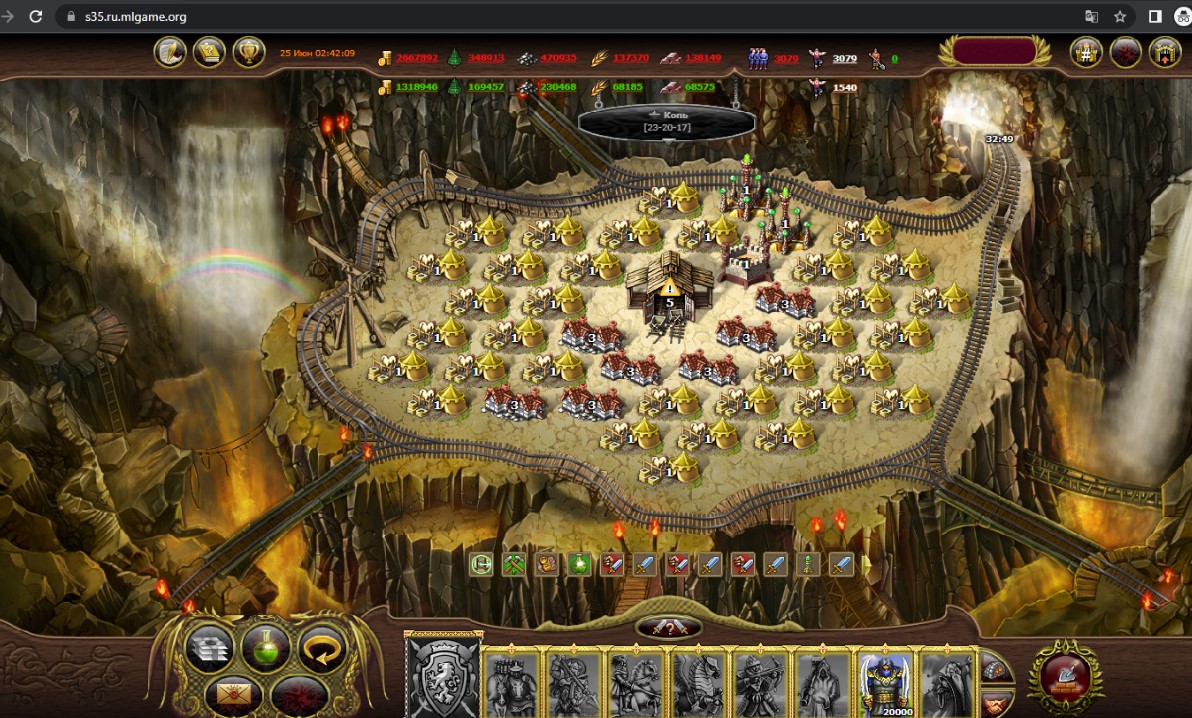
Task: Select the lion crest shield portrait
Action: tap(443, 679)
